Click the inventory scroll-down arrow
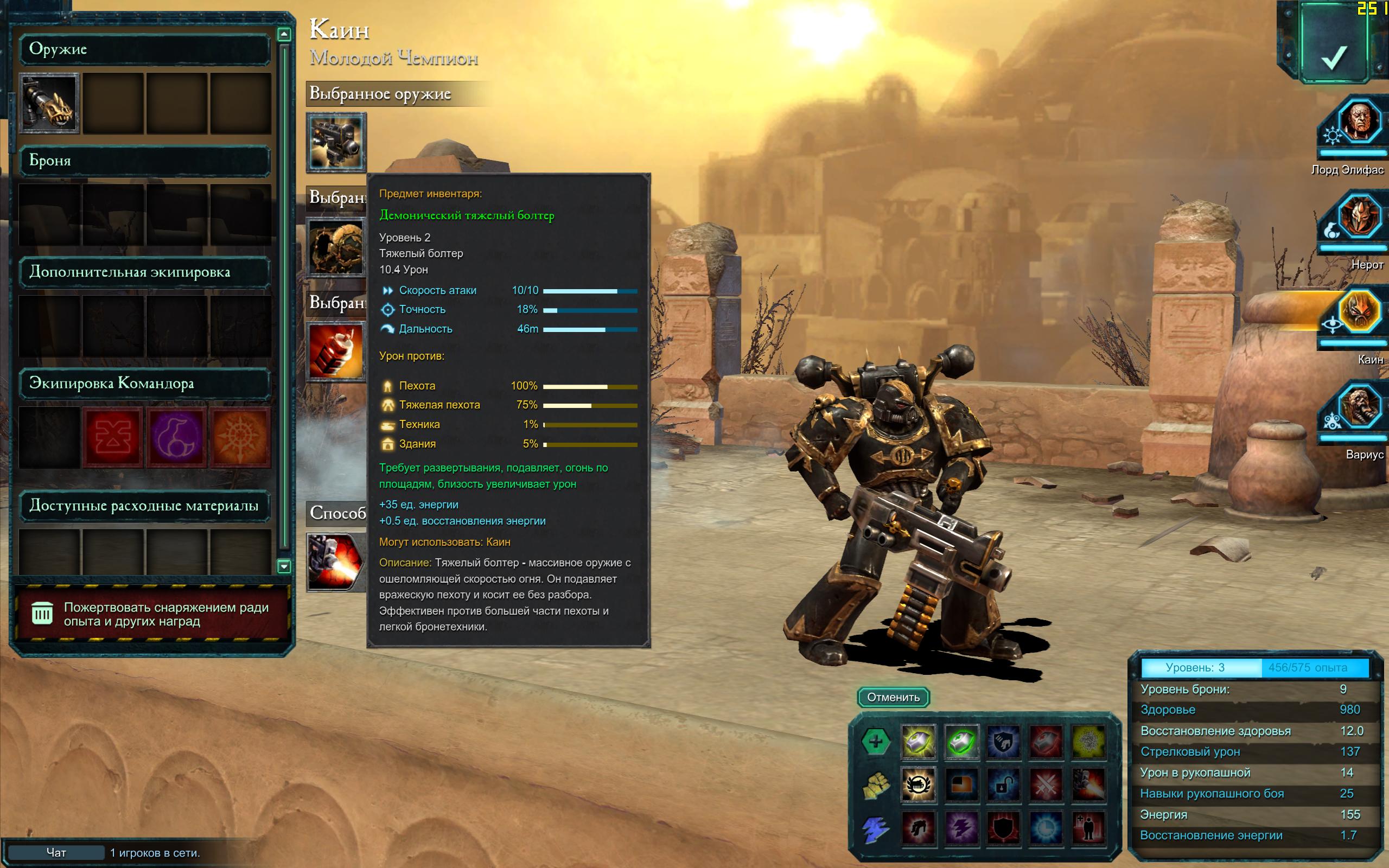This screenshot has height=868, width=1389. pos(284,566)
